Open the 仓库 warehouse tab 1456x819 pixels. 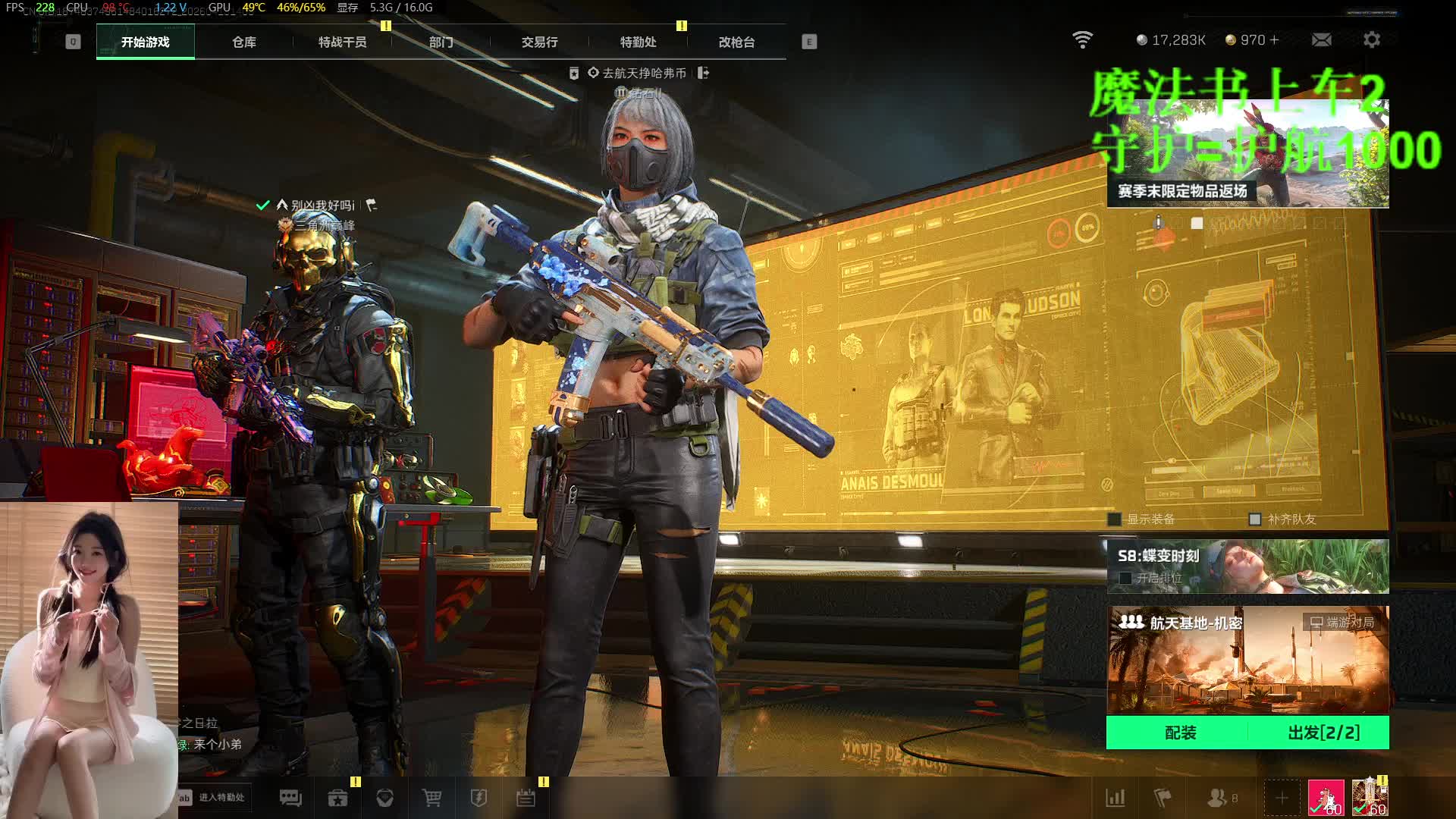click(243, 42)
